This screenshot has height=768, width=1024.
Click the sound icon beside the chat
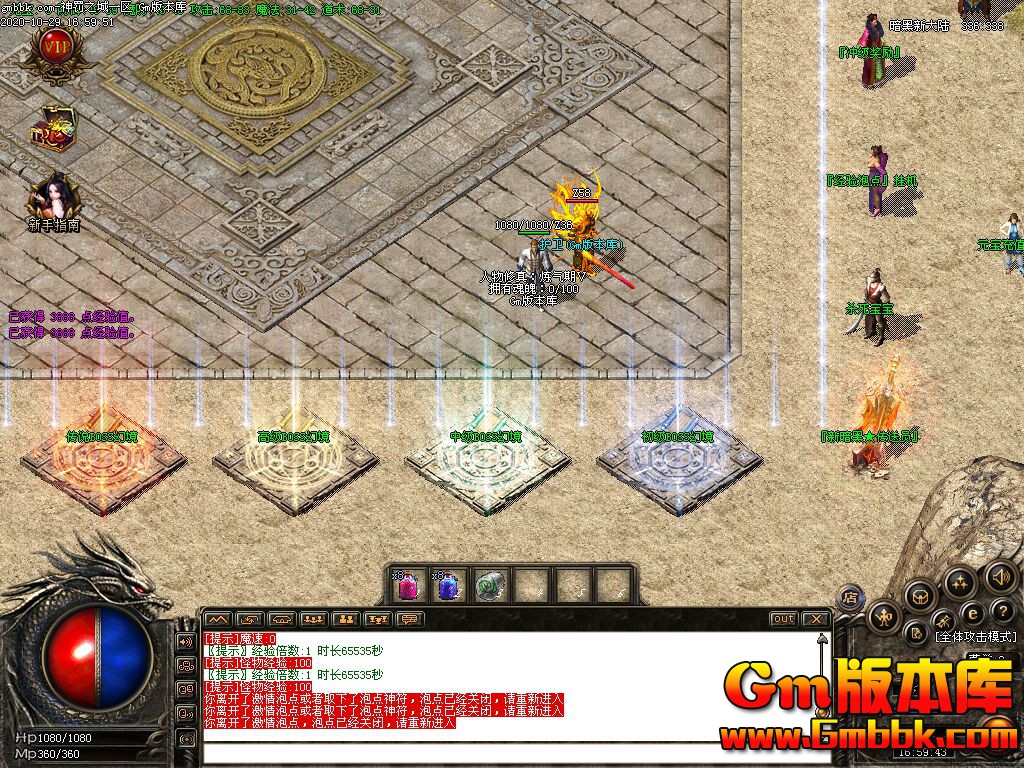pyautogui.click(x=185, y=641)
